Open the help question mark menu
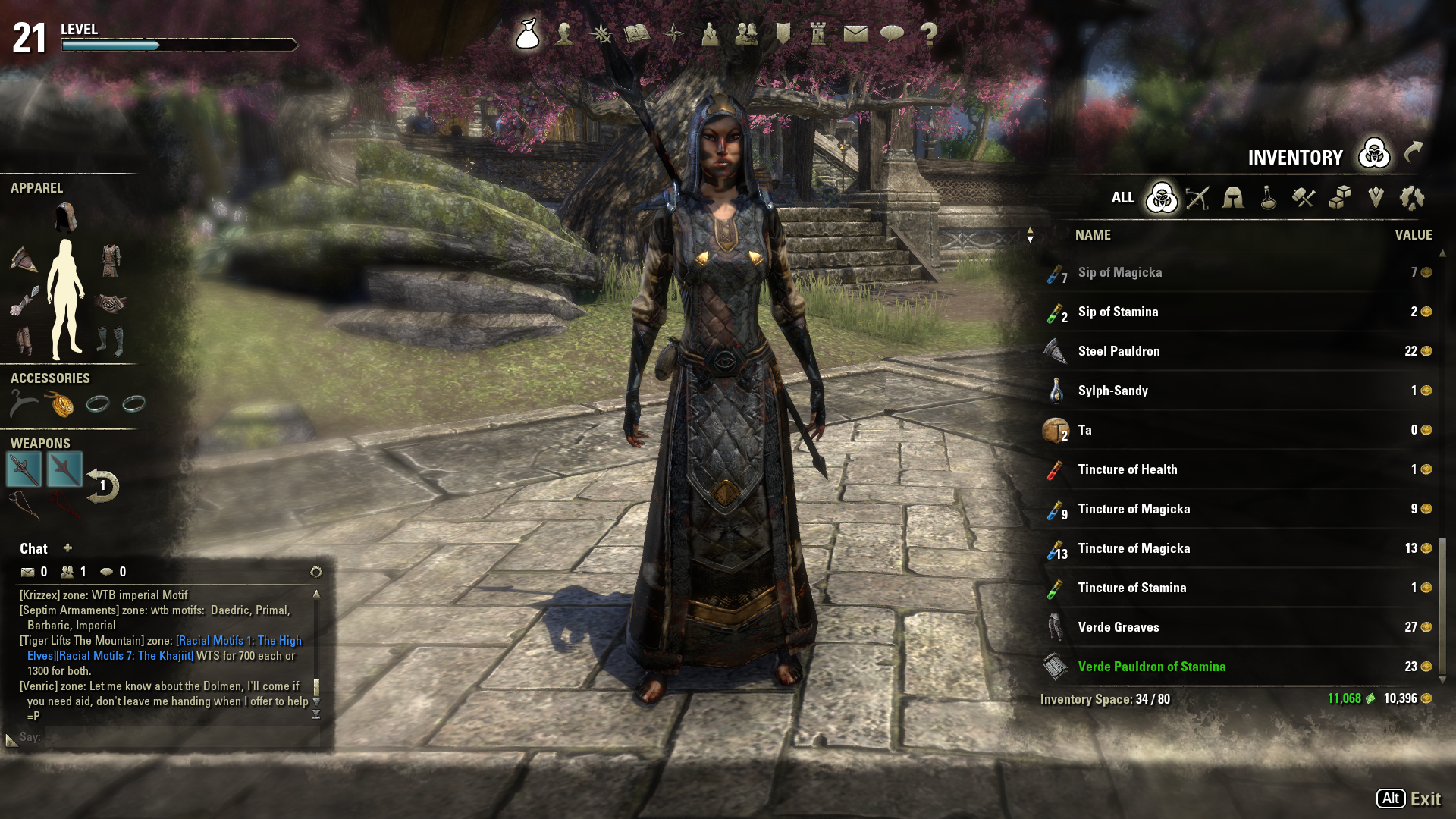1456x819 pixels. tap(928, 34)
